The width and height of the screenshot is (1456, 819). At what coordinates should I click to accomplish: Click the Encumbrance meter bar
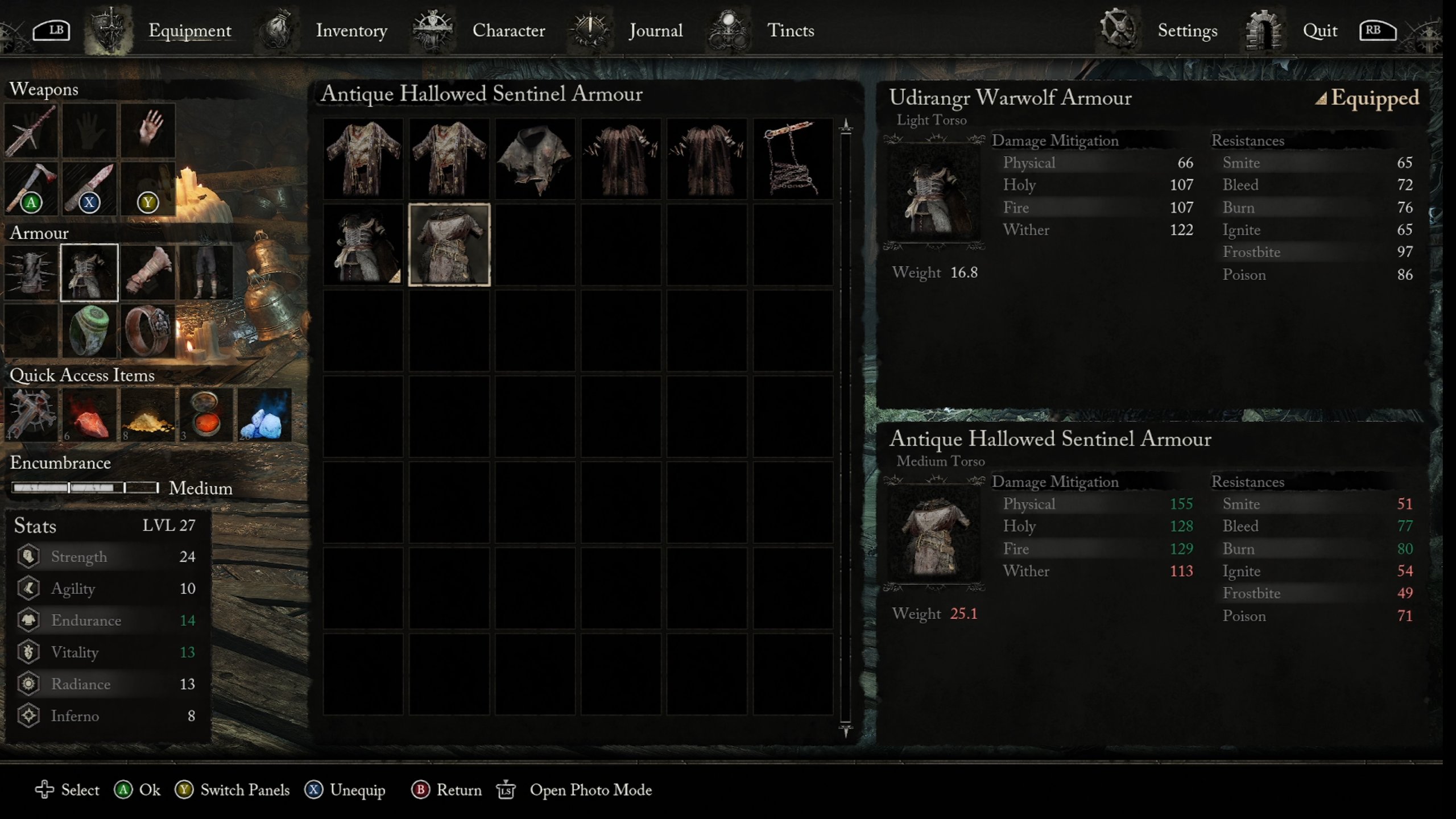pos(85,488)
